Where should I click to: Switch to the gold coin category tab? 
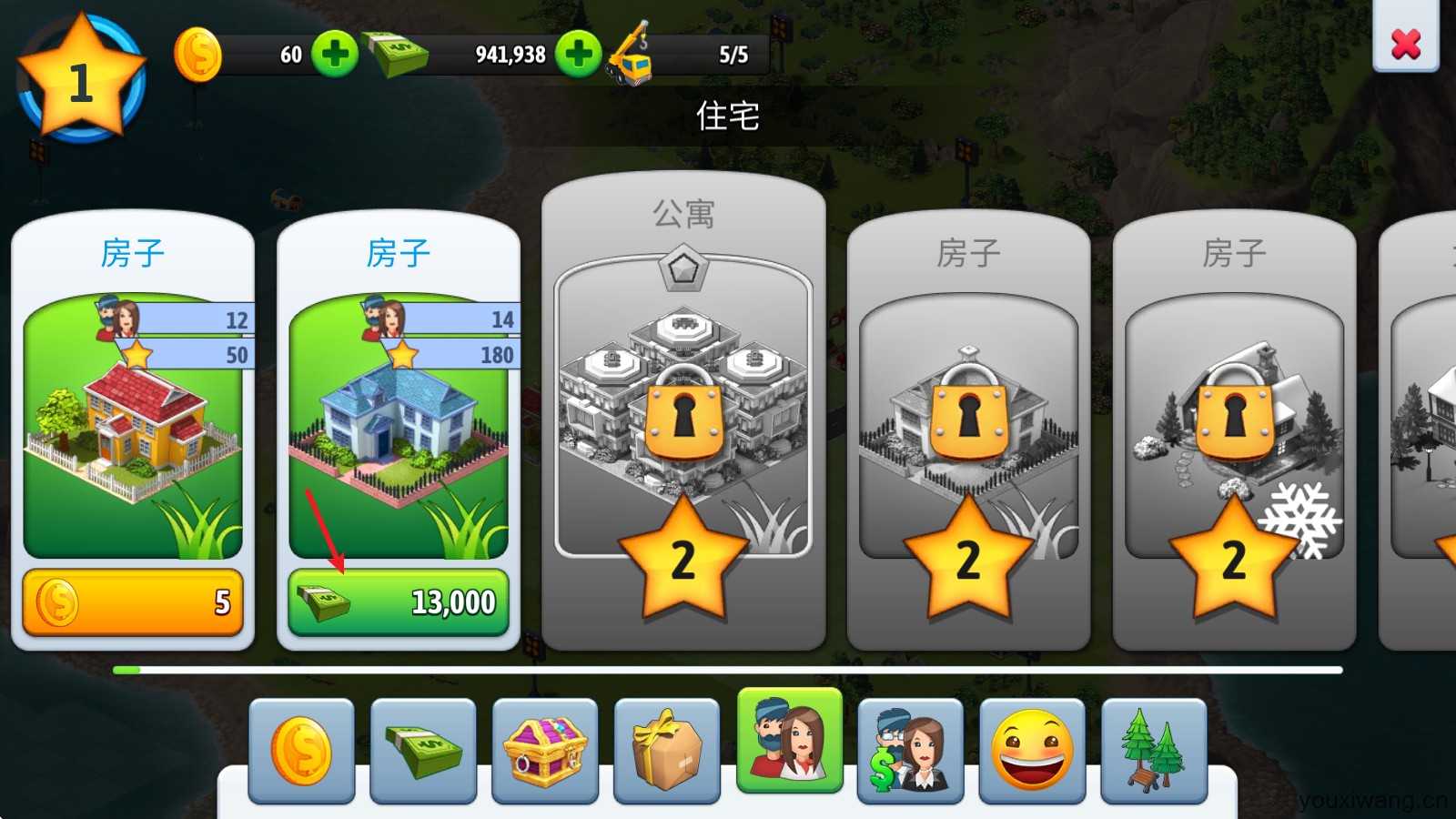[301, 751]
